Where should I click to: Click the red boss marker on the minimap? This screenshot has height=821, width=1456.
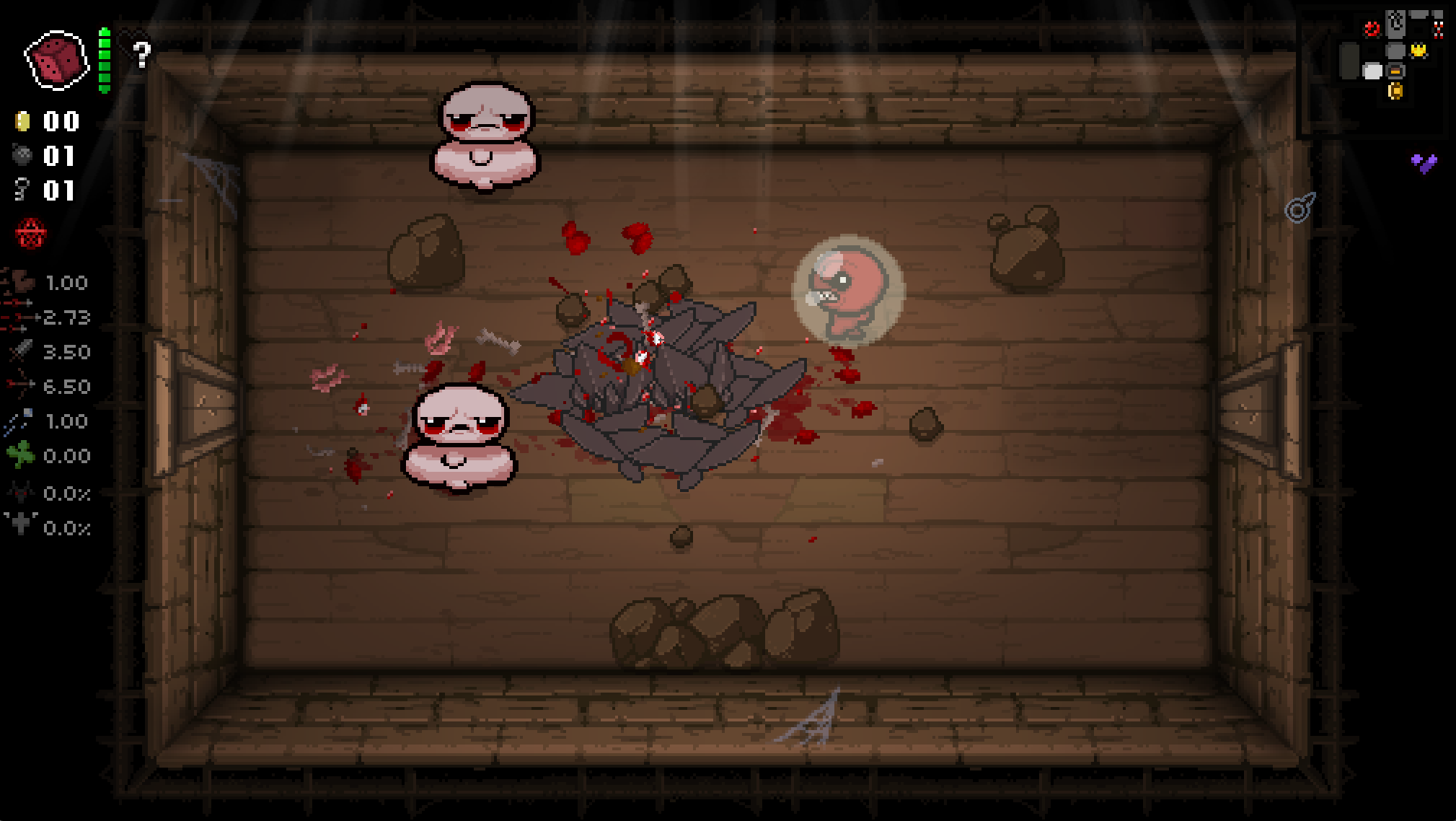pyautogui.click(x=1372, y=30)
